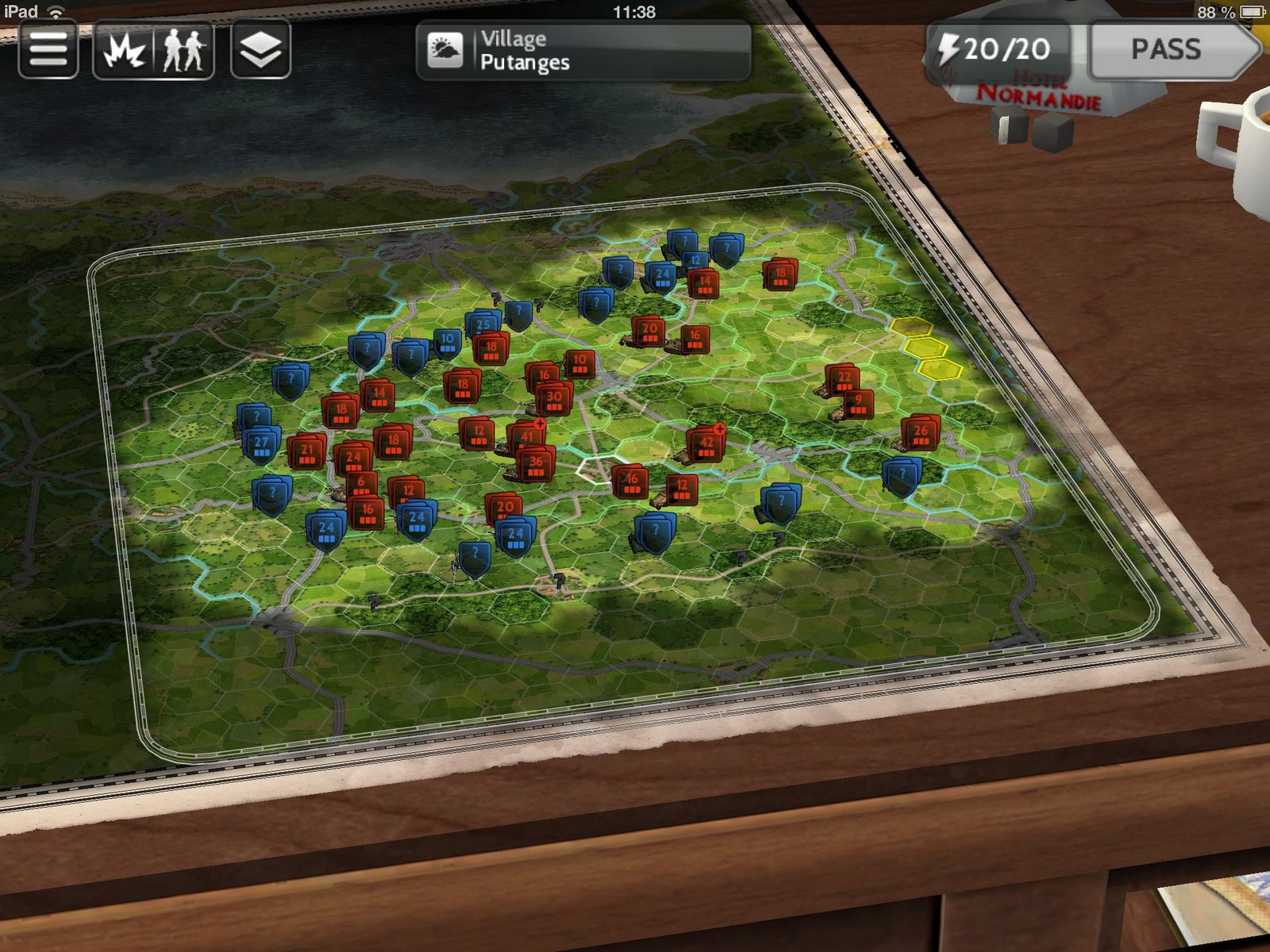This screenshot has height=952, width=1270.
Task: Click the weather forecast icon
Action: 444,51
